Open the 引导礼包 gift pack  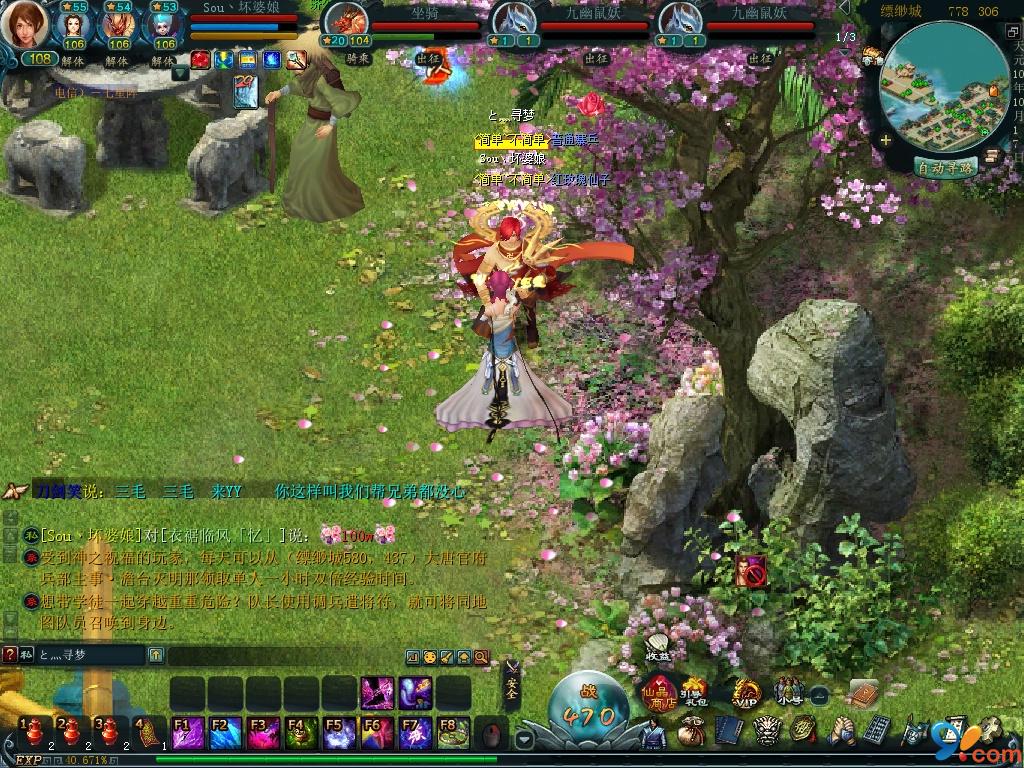tap(694, 690)
